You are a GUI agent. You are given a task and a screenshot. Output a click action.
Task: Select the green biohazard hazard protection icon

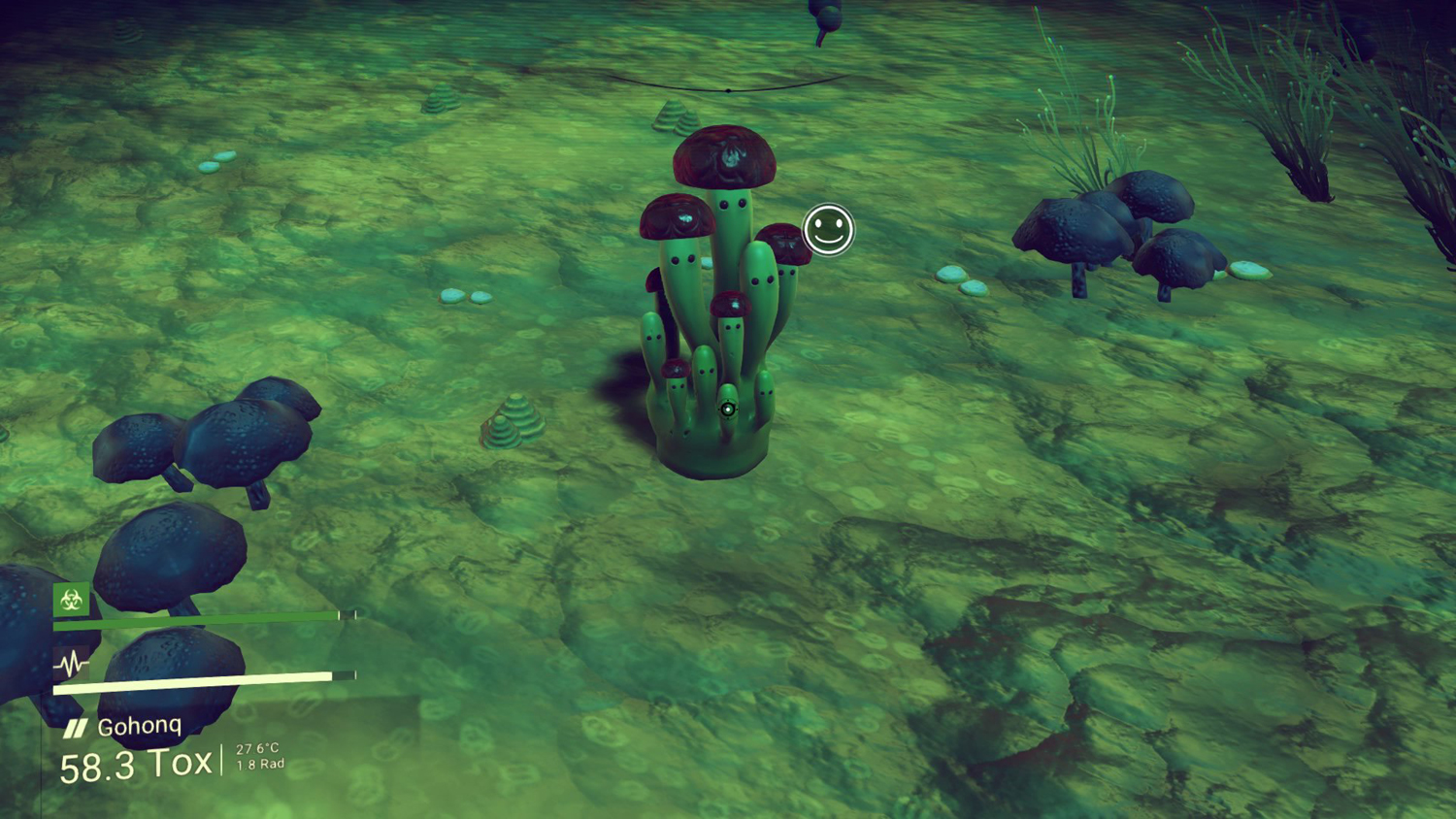[x=71, y=601]
